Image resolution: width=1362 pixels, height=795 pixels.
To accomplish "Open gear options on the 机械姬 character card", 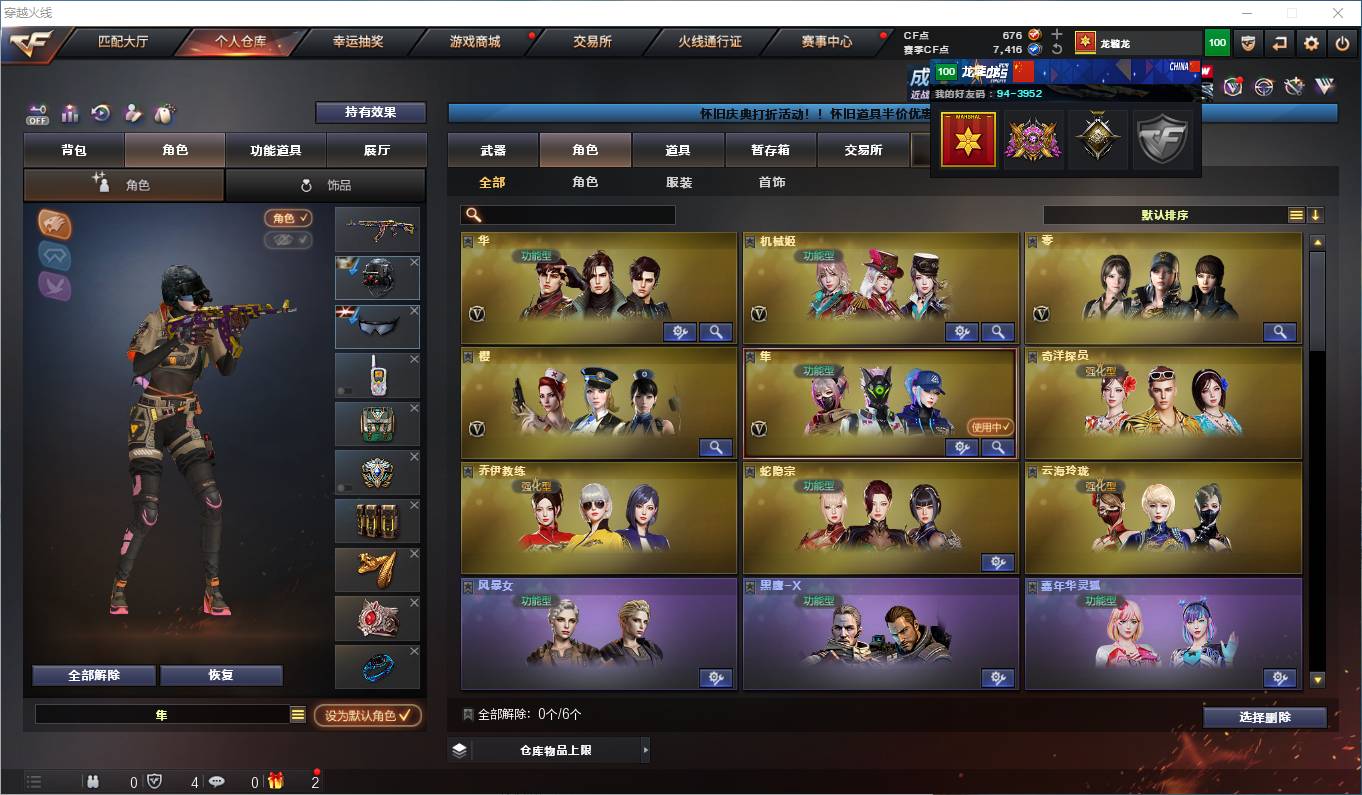I will [961, 331].
